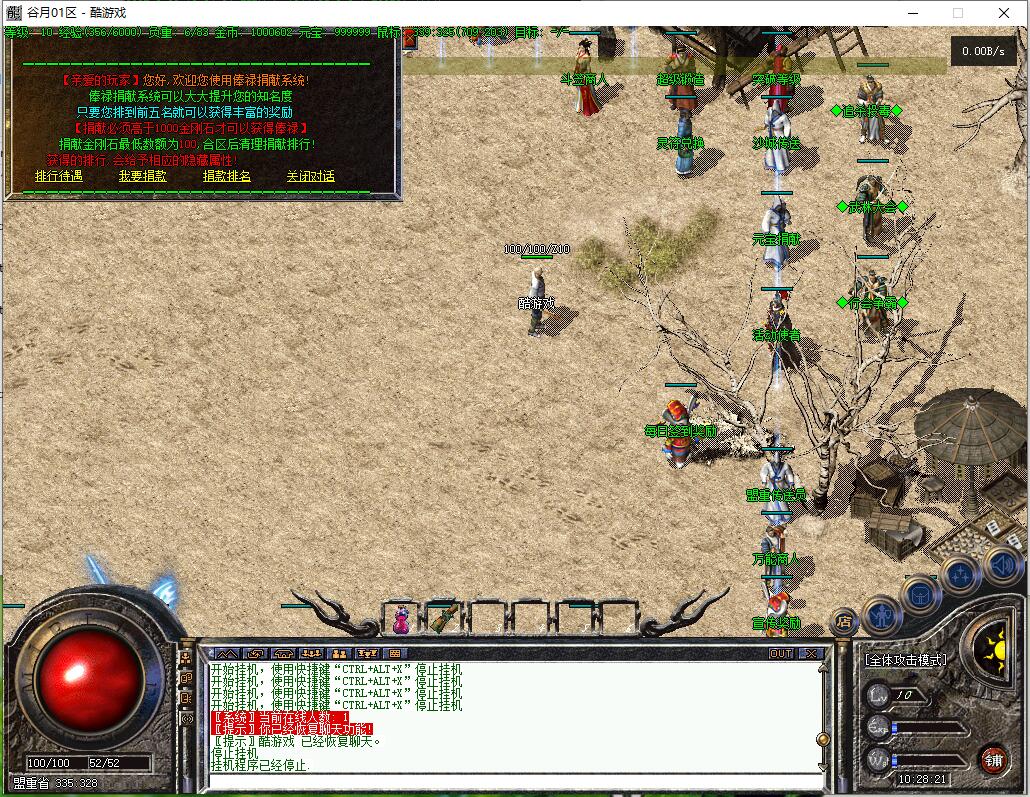Viewport: 1030px width, 797px height.
Task: Use the pink potion in the hotbar
Action: click(401, 619)
